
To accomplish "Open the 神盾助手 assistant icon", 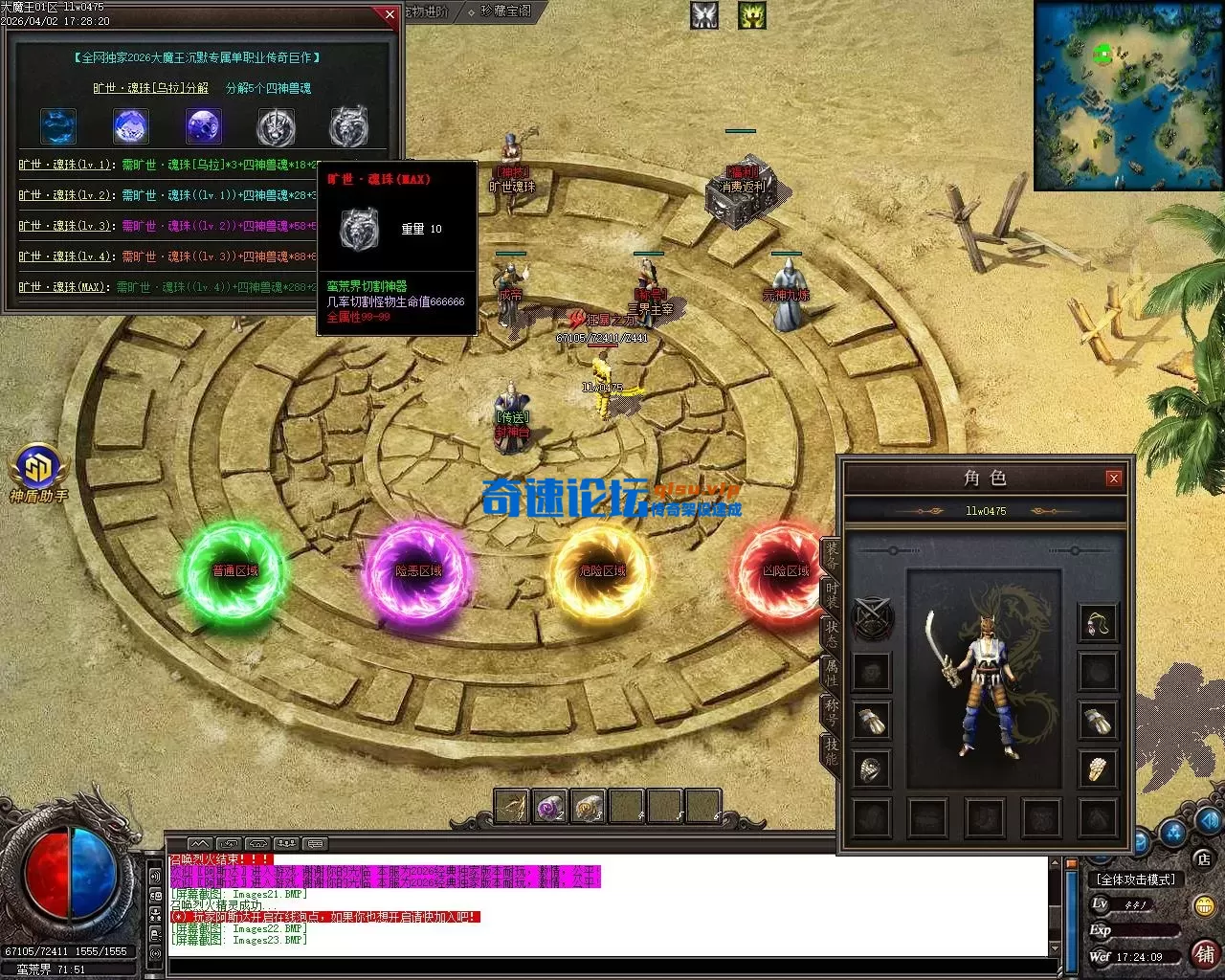I will 38,473.
